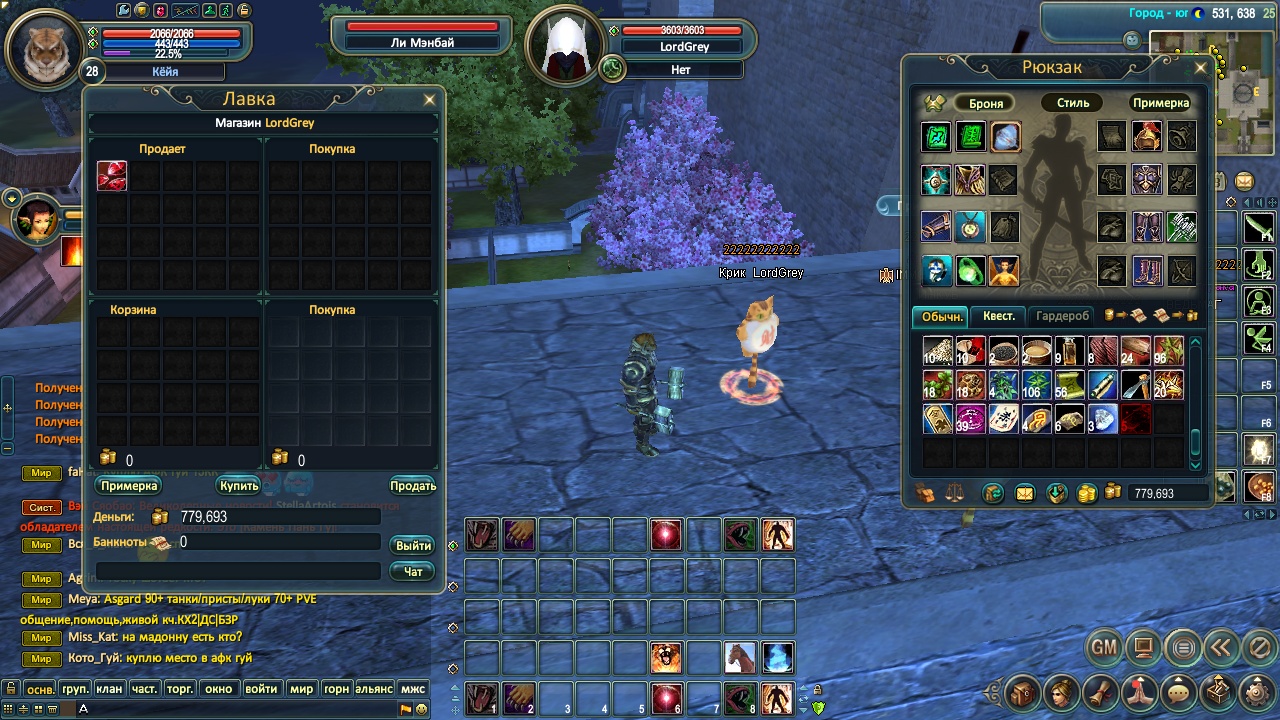Select the tiger player portrait

coord(44,47)
